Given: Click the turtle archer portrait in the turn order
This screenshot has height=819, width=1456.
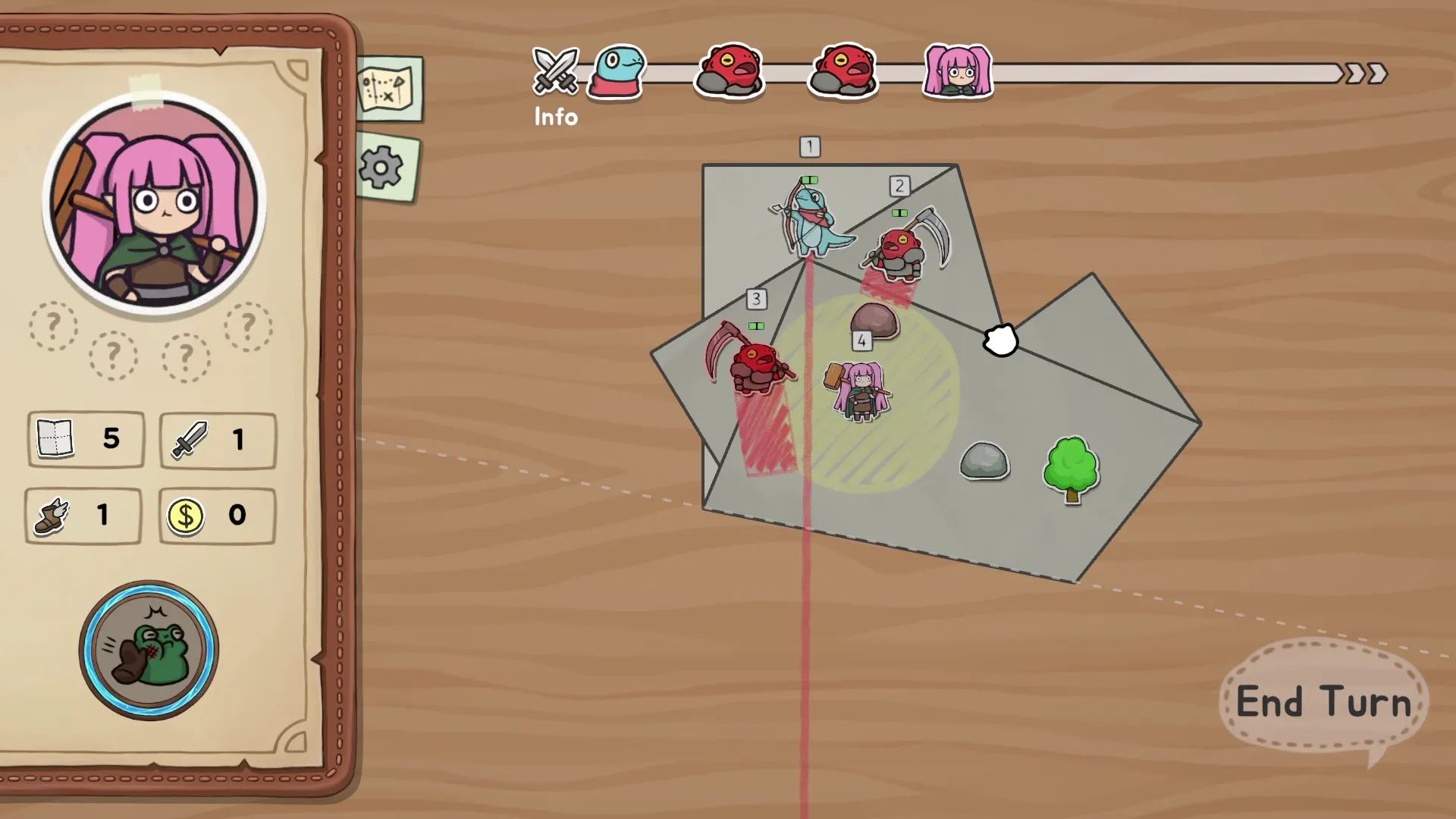Looking at the screenshot, I should 616,72.
